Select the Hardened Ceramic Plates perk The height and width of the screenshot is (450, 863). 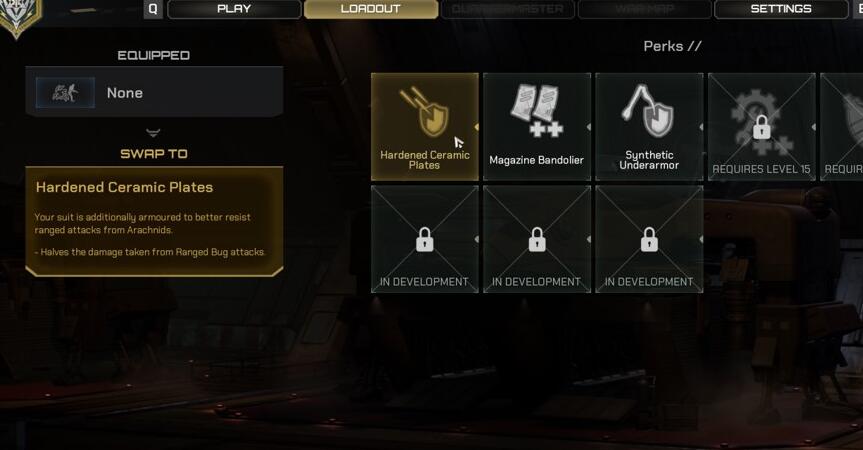pyautogui.click(x=424, y=126)
